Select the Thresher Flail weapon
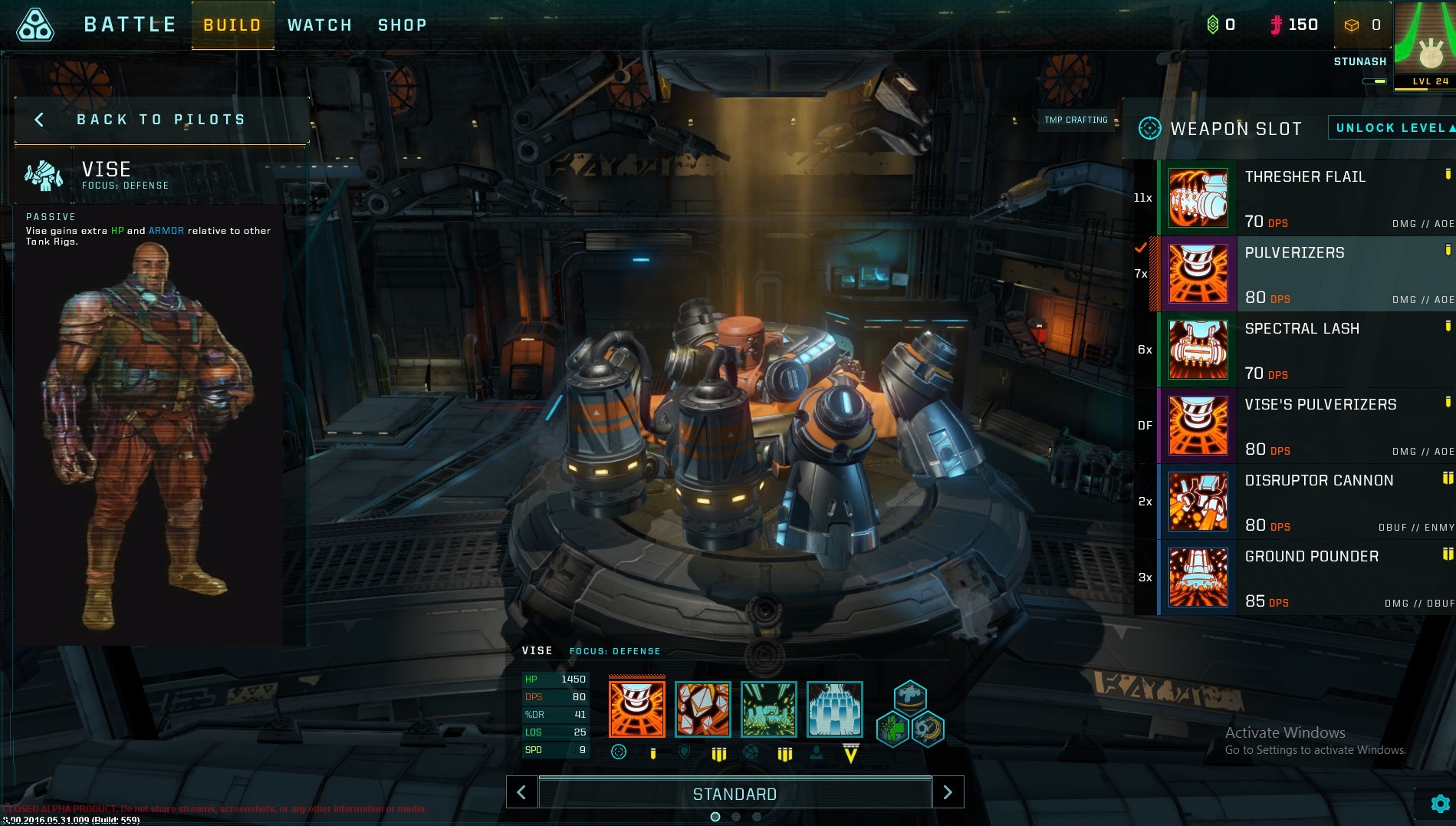 tap(1305, 198)
